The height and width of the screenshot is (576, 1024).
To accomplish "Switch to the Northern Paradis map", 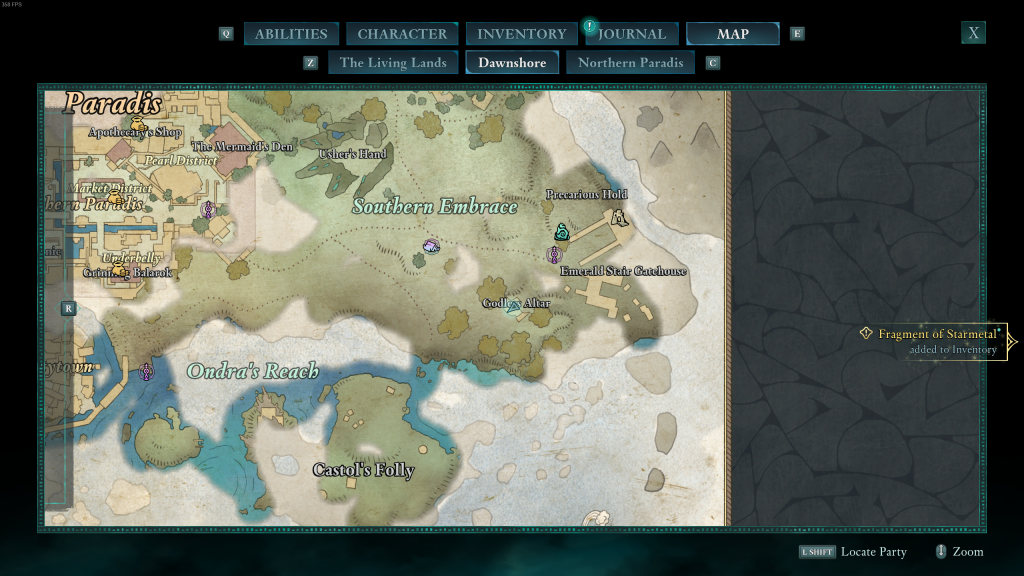I will click(631, 62).
